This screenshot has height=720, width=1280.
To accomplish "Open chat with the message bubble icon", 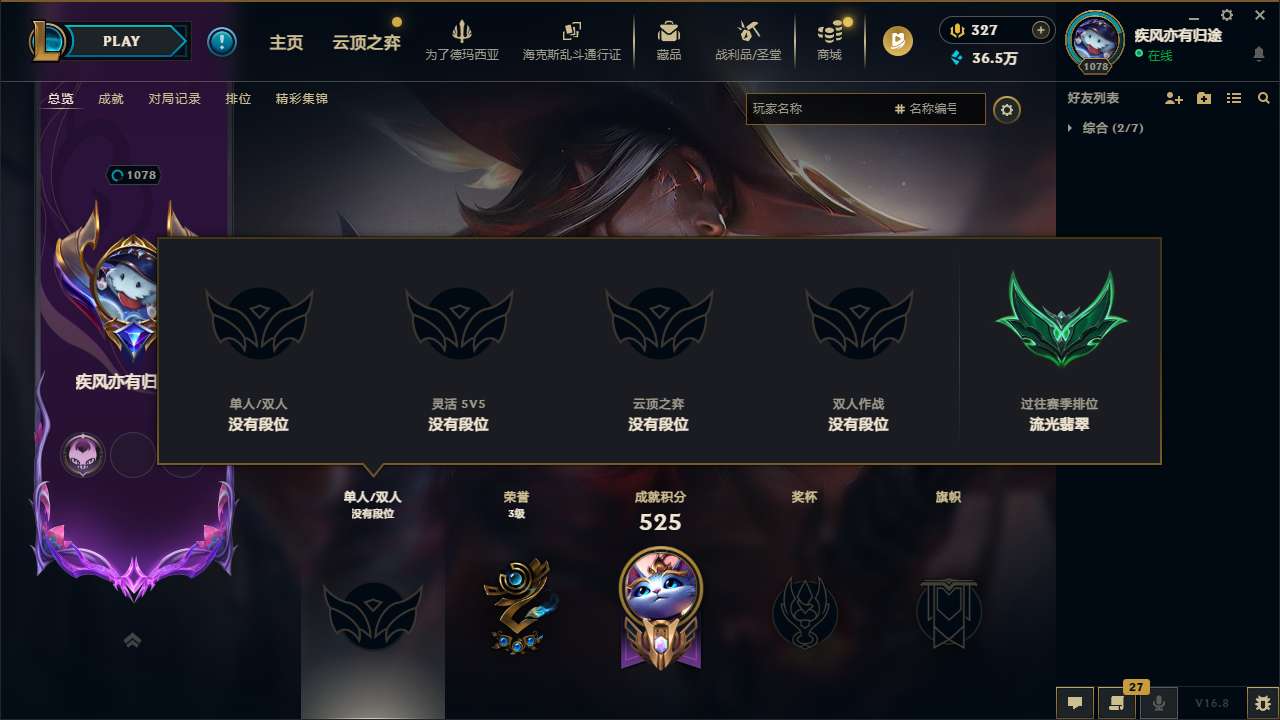I will point(1075,703).
